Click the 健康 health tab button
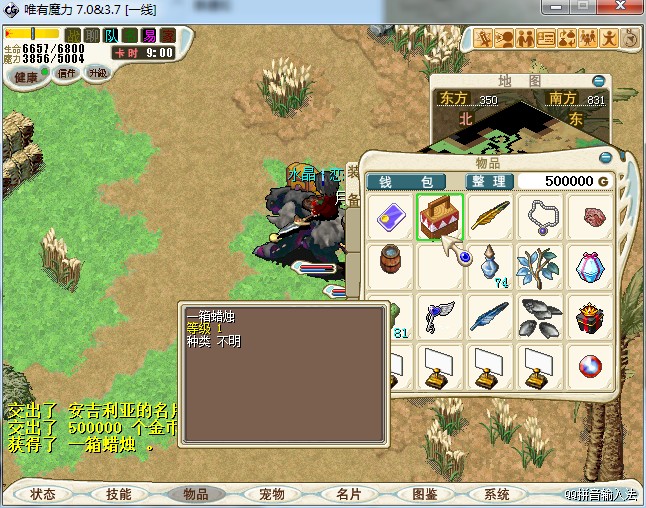646x508 pixels. coord(27,77)
